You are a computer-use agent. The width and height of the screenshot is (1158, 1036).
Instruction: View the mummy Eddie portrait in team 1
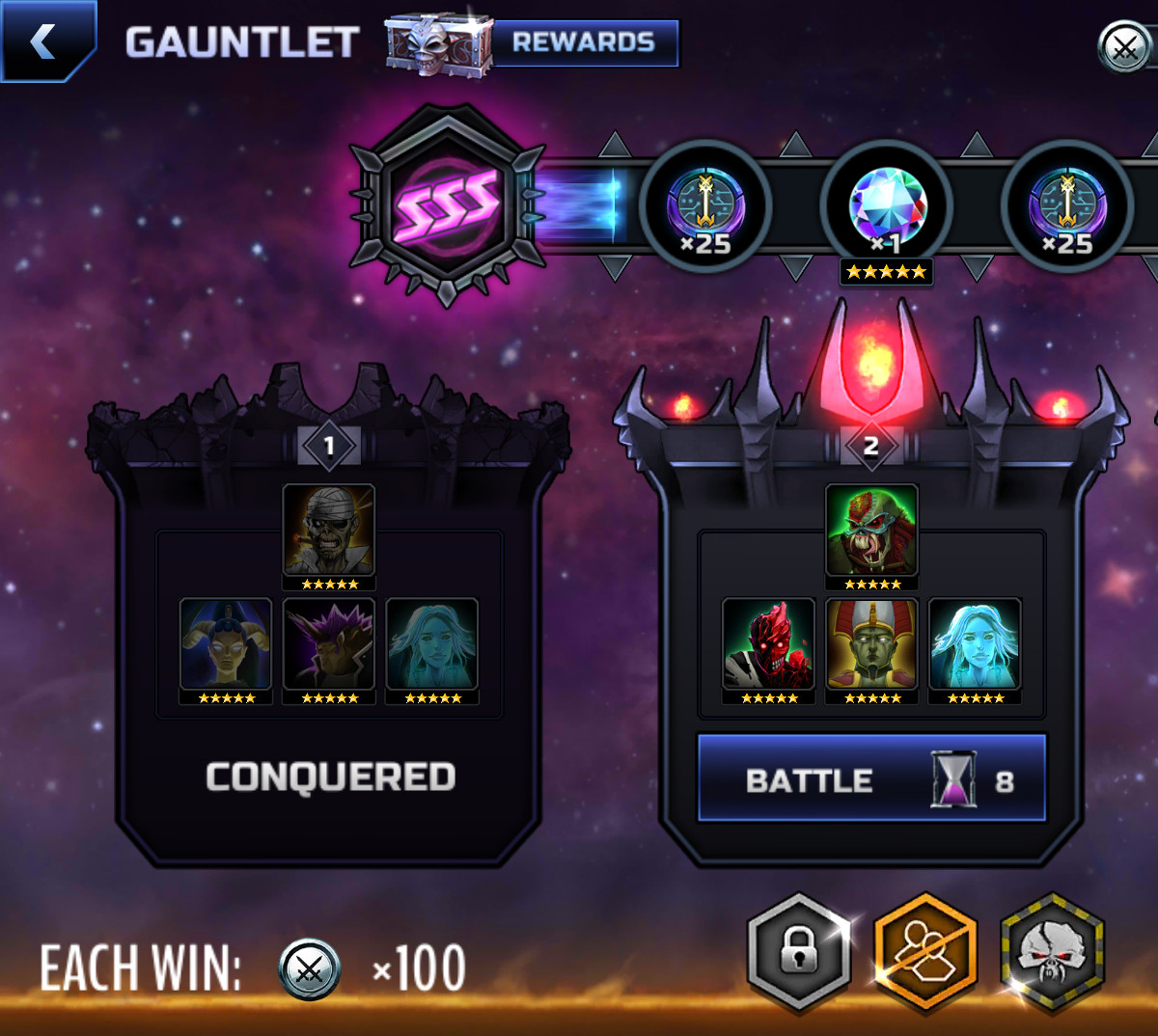point(329,532)
